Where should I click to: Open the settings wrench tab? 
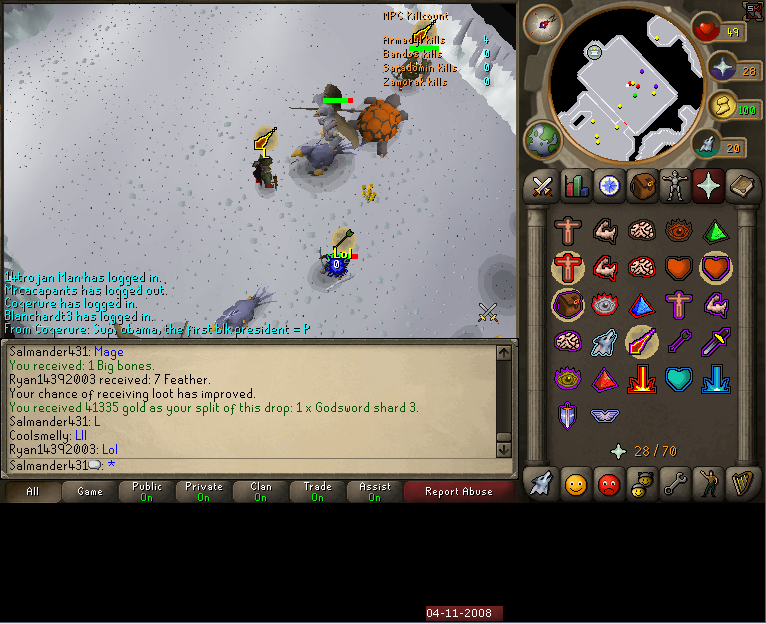(675, 484)
